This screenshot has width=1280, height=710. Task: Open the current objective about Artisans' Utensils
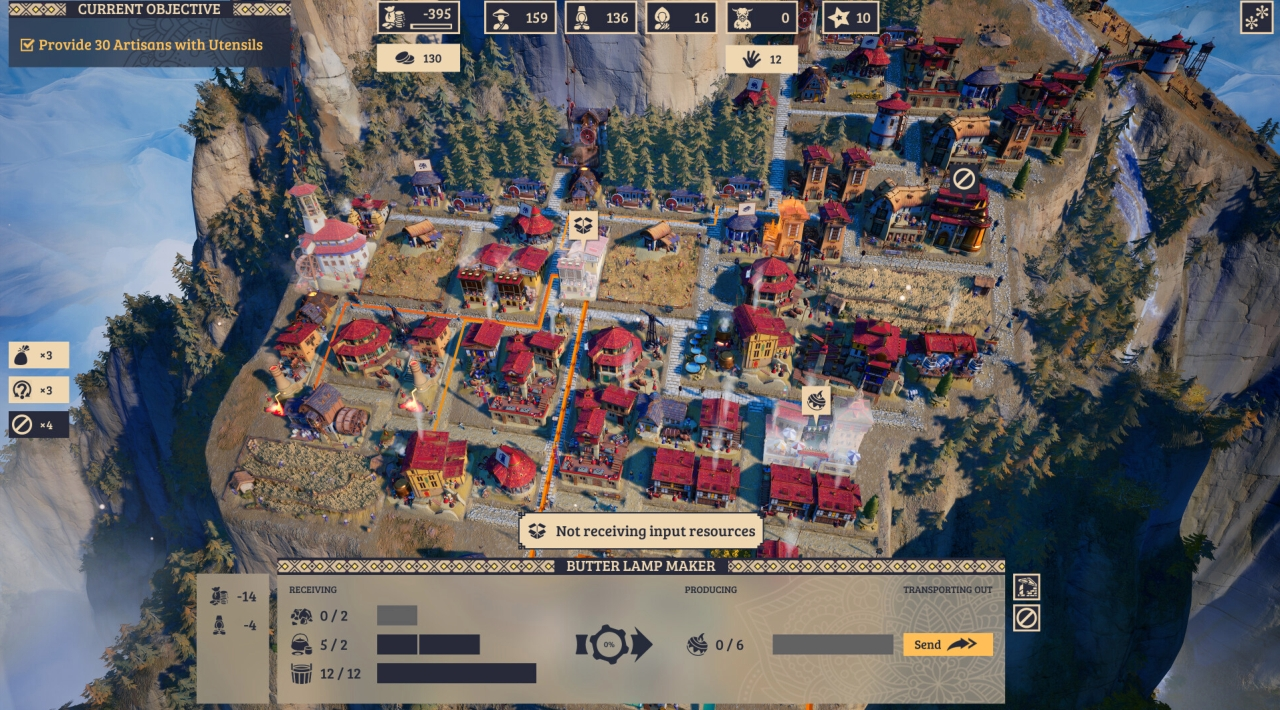pyautogui.click(x=150, y=45)
